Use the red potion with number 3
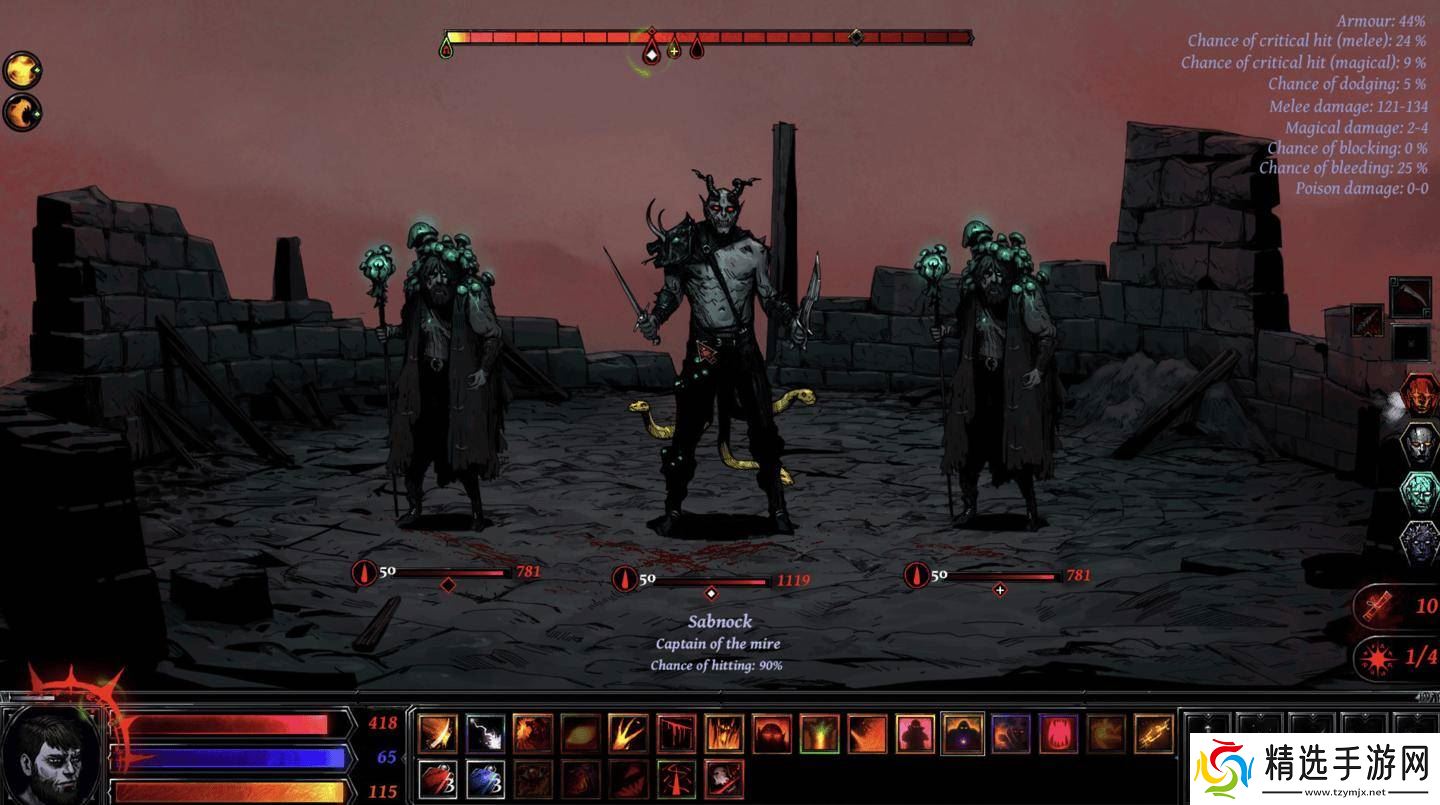Screen dimensions: 1440x805 [437, 779]
